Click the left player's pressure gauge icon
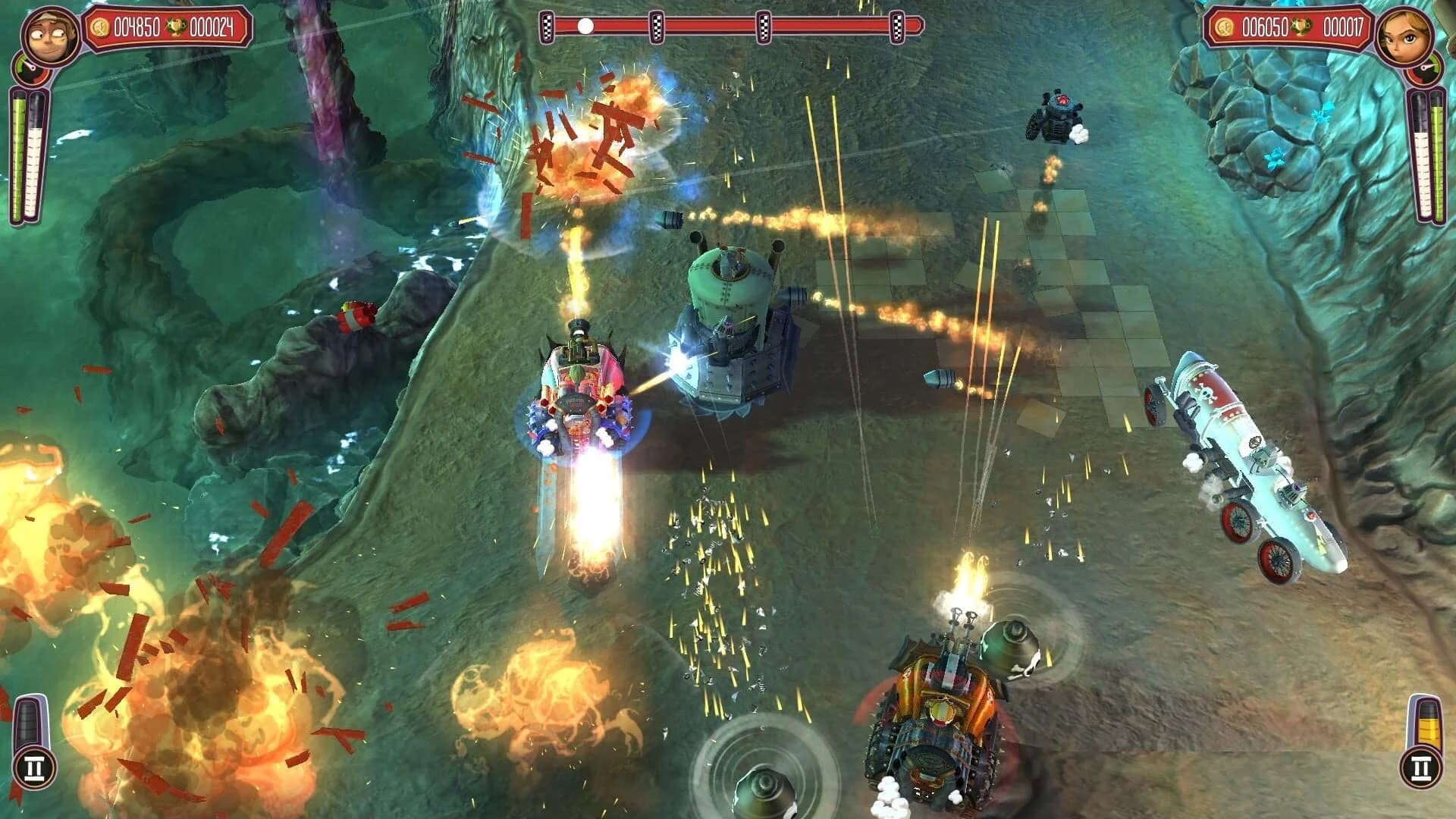 (30, 68)
